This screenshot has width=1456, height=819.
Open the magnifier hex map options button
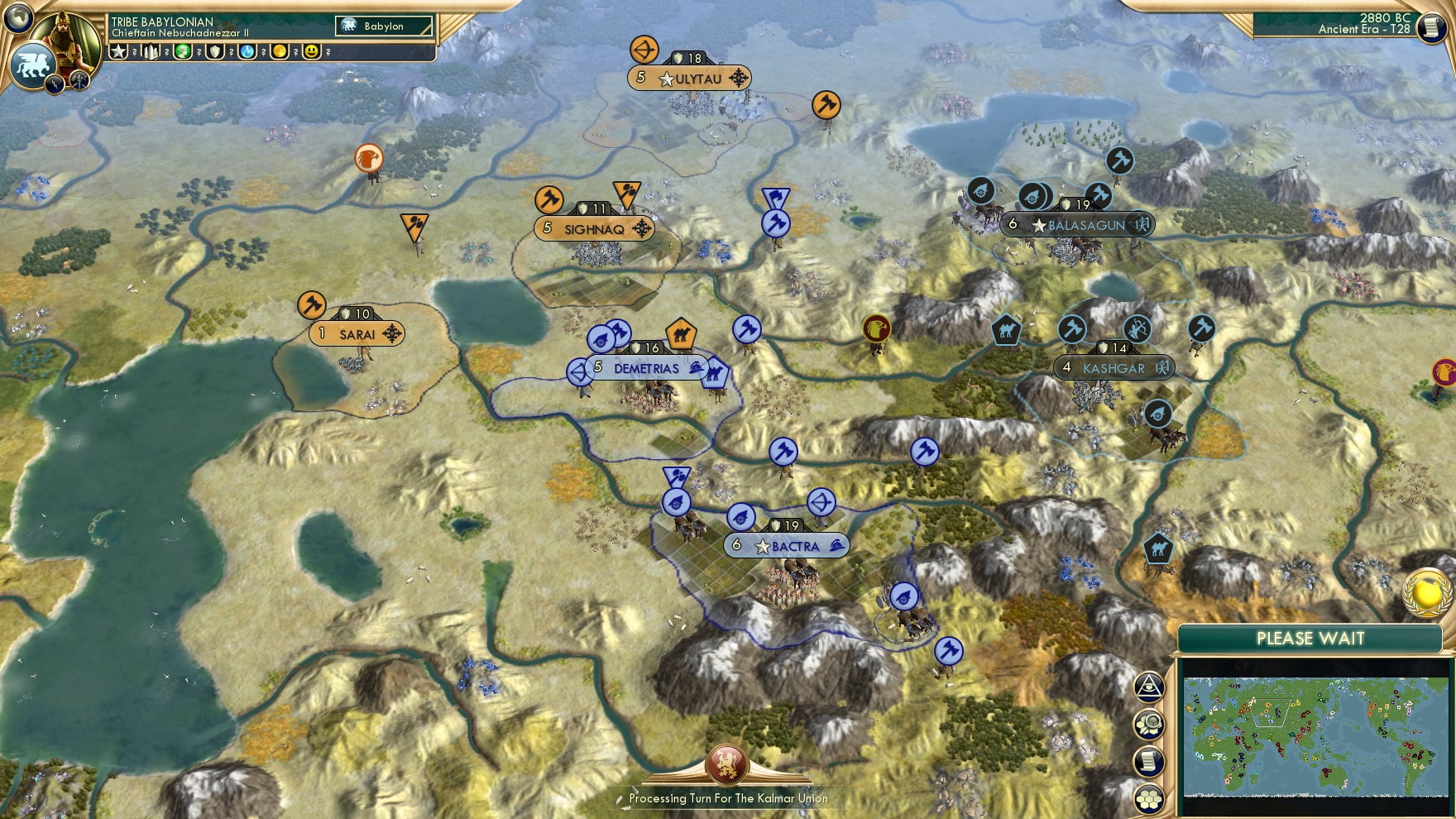(1149, 725)
